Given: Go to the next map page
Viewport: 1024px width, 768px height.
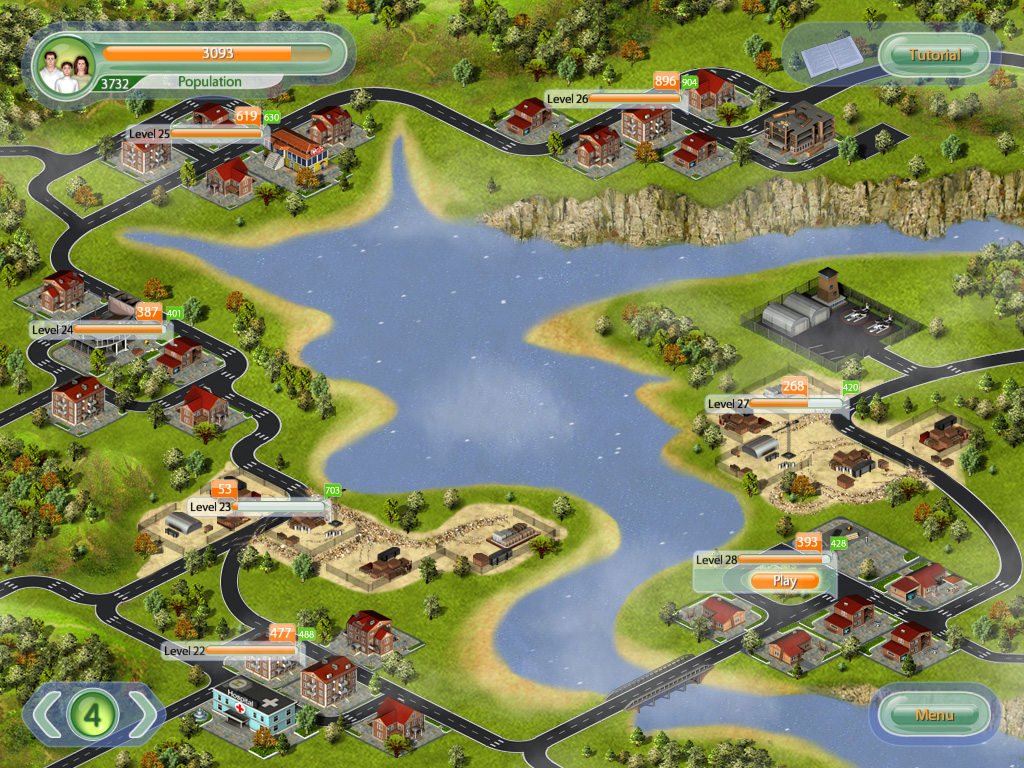Looking at the screenshot, I should tap(142, 714).
